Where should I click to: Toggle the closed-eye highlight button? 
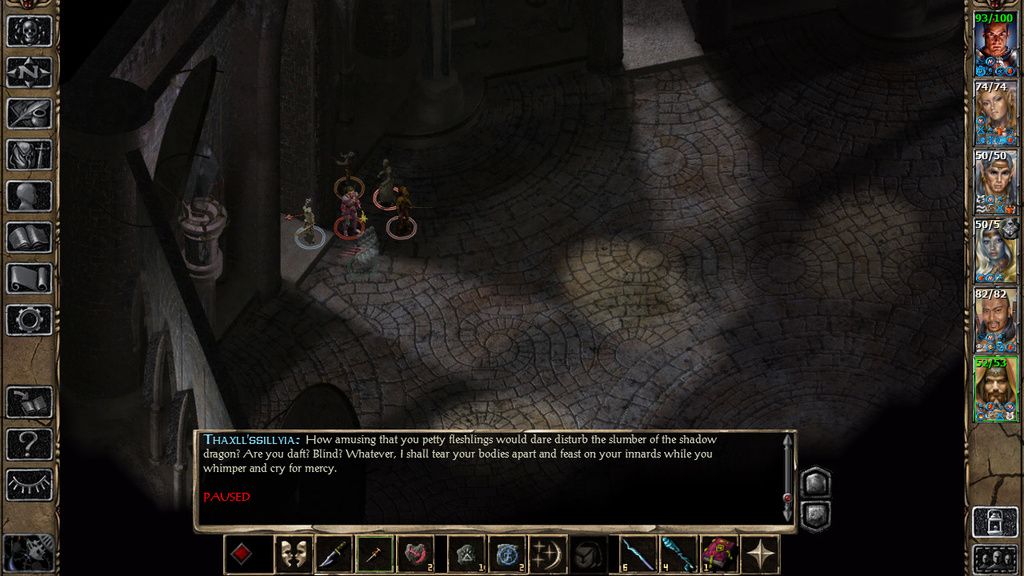tap(29, 484)
